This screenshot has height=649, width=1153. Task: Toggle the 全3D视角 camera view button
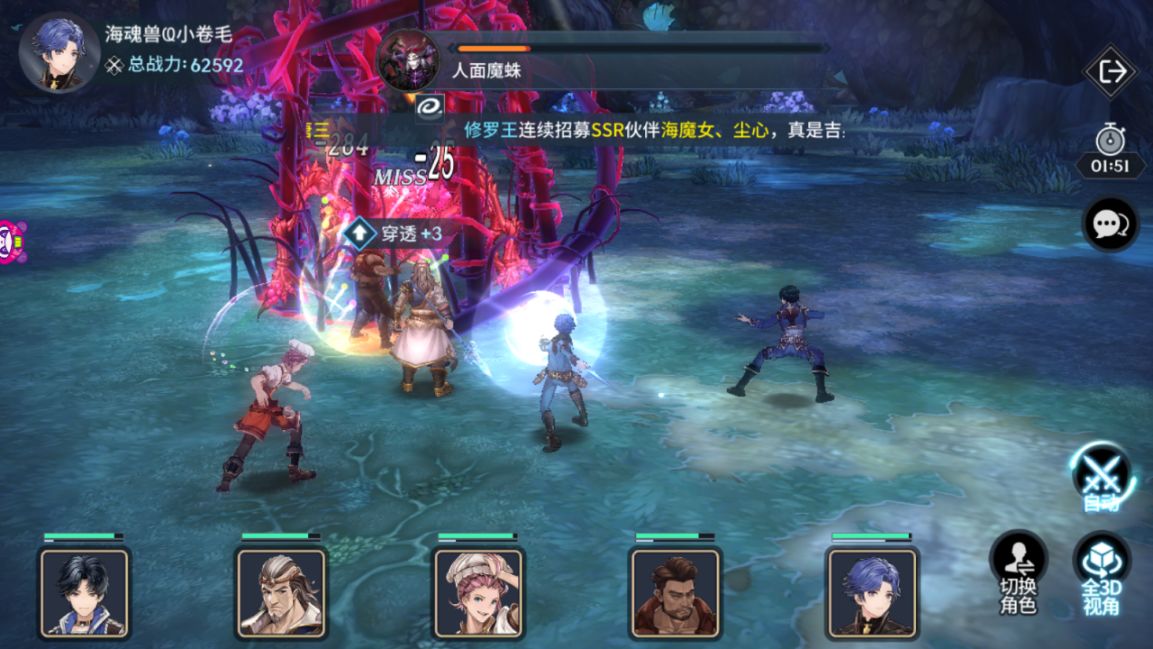click(x=1101, y=572)
